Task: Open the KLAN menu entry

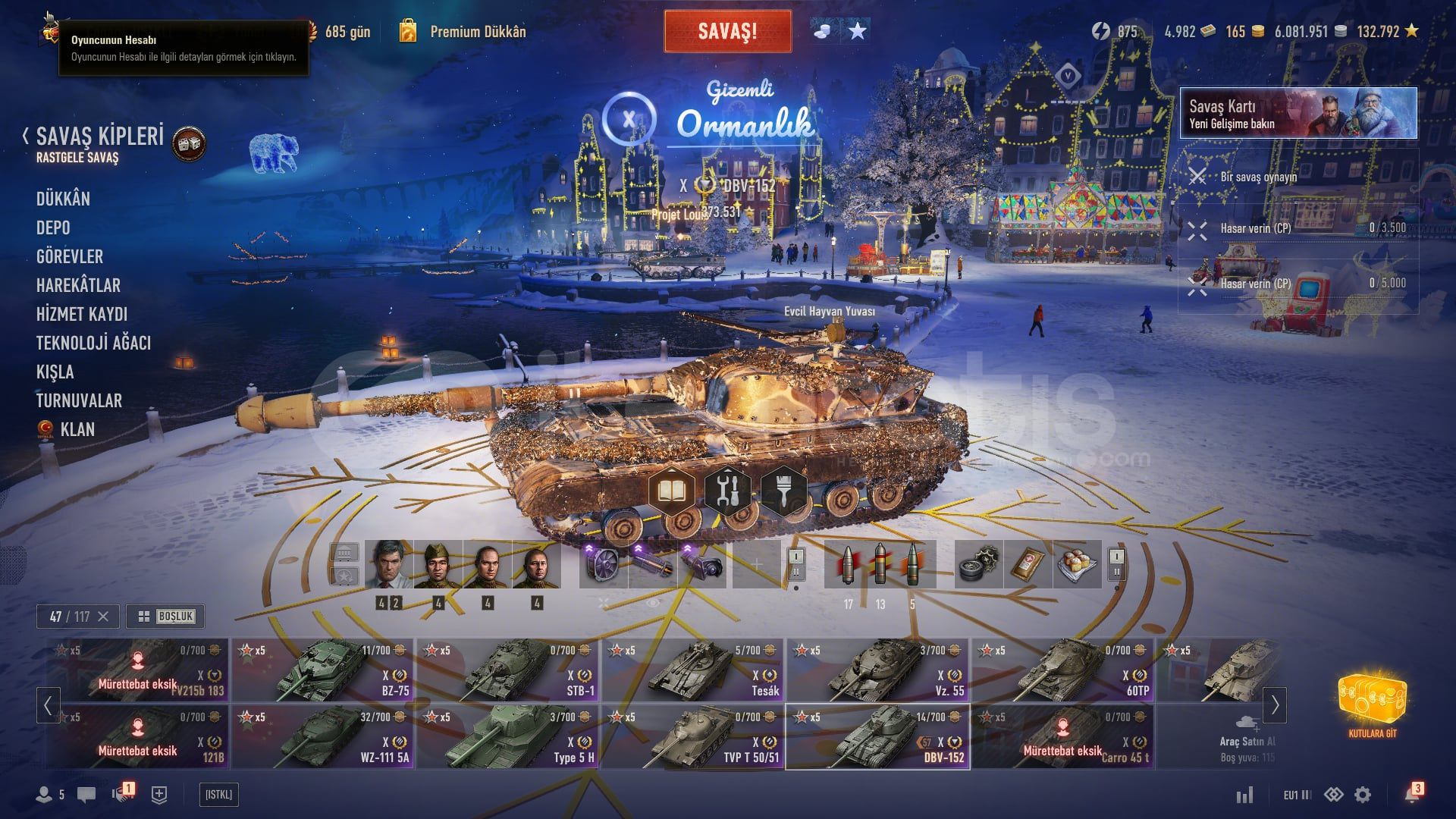Action: [77, 429]
